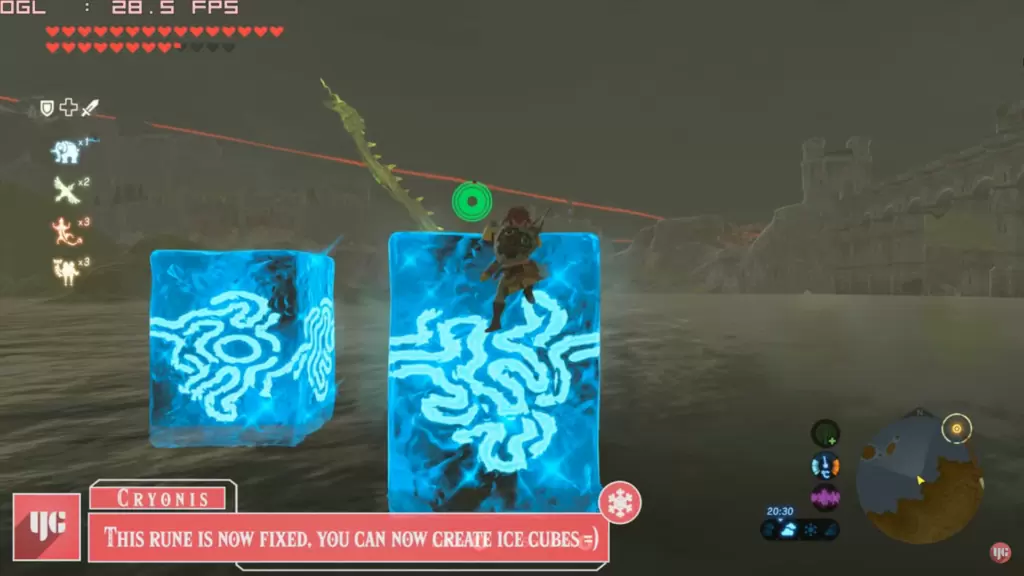Viewport: 1024px width, 576px height.
Task: Click the sword icon in the HUD
Action: pos(90,108)
